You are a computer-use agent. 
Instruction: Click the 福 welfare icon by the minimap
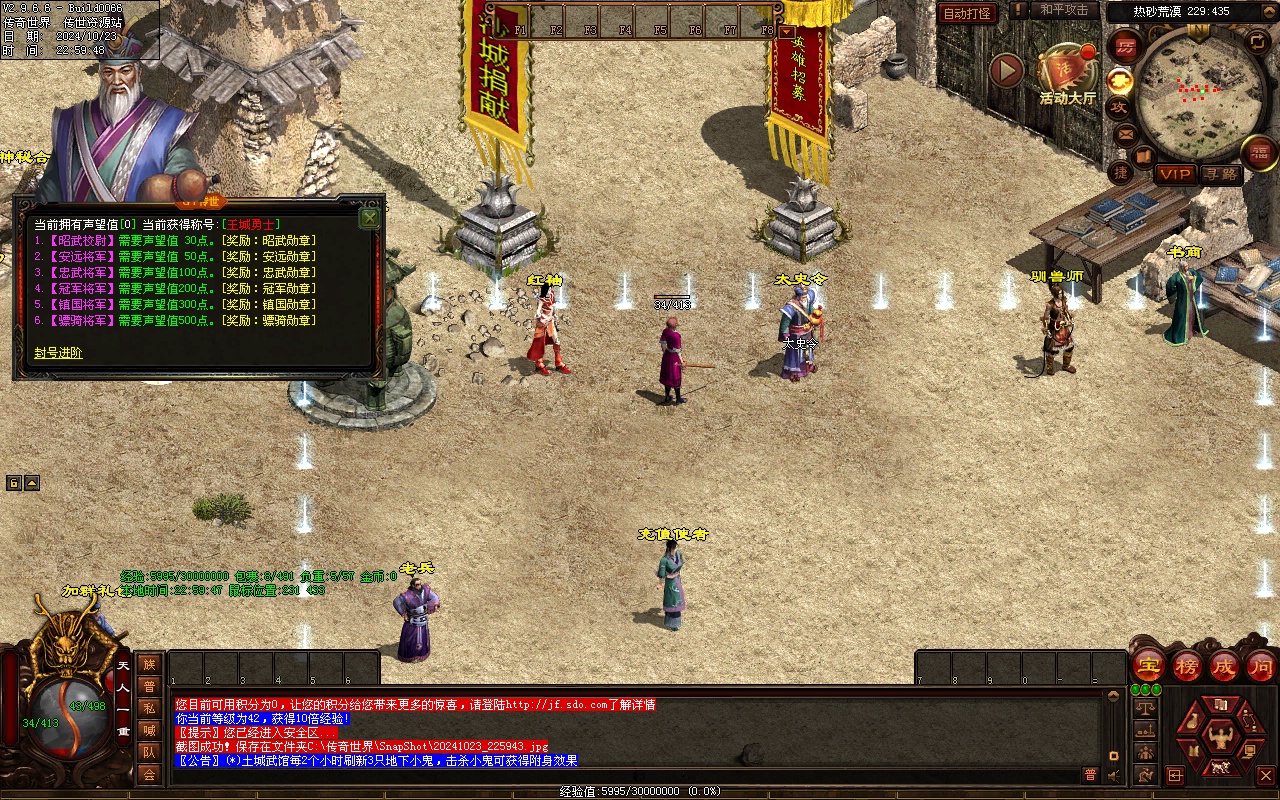[x=1260, y=152]
